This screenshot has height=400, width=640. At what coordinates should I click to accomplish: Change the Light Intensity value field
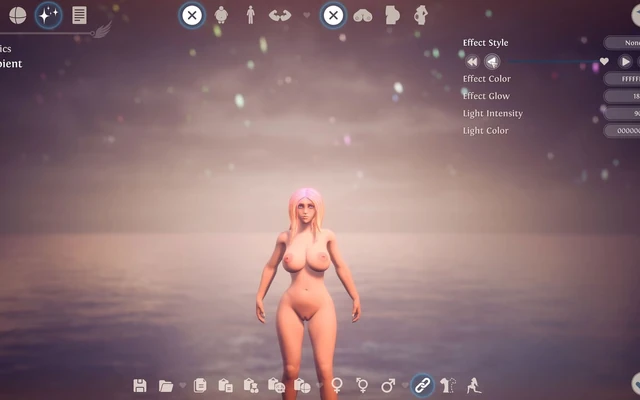pyautogui.click(x=621, y=113)
